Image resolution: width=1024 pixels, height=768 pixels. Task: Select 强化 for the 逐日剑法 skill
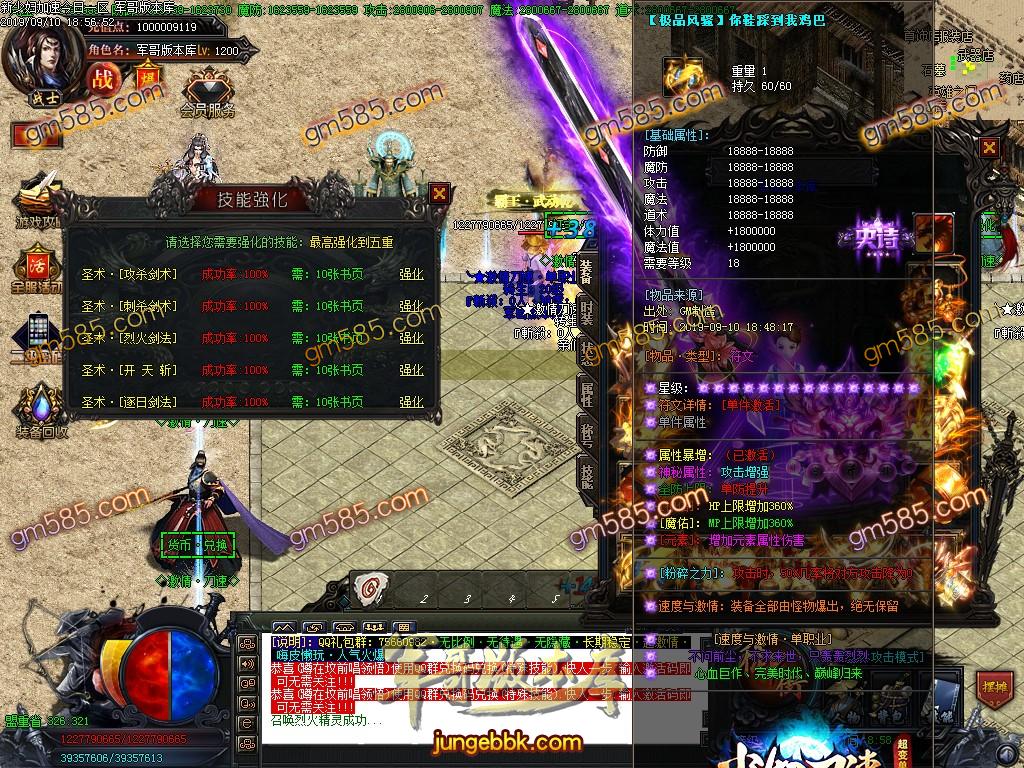tap(411, 402)
